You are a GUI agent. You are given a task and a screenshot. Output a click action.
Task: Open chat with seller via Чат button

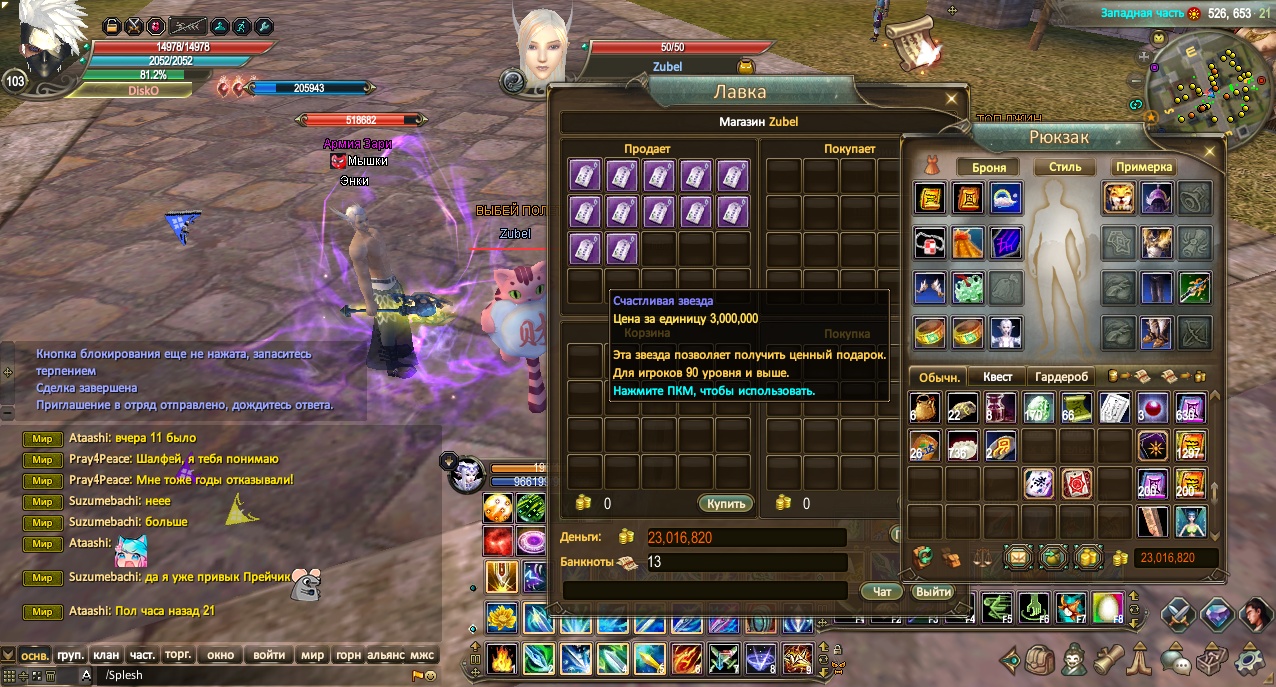click(x=882, y=592)
